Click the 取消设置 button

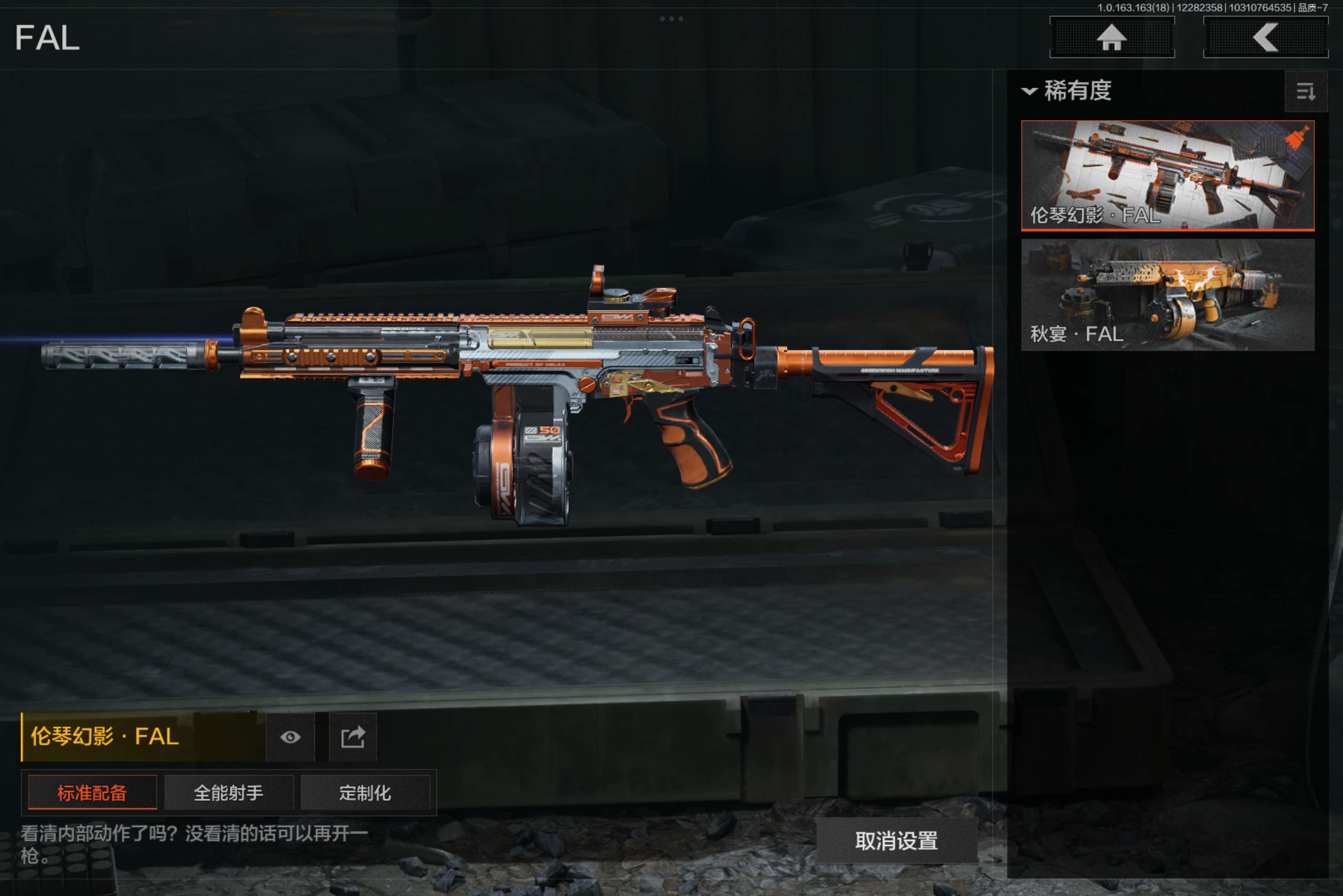(x=896, y=841)
